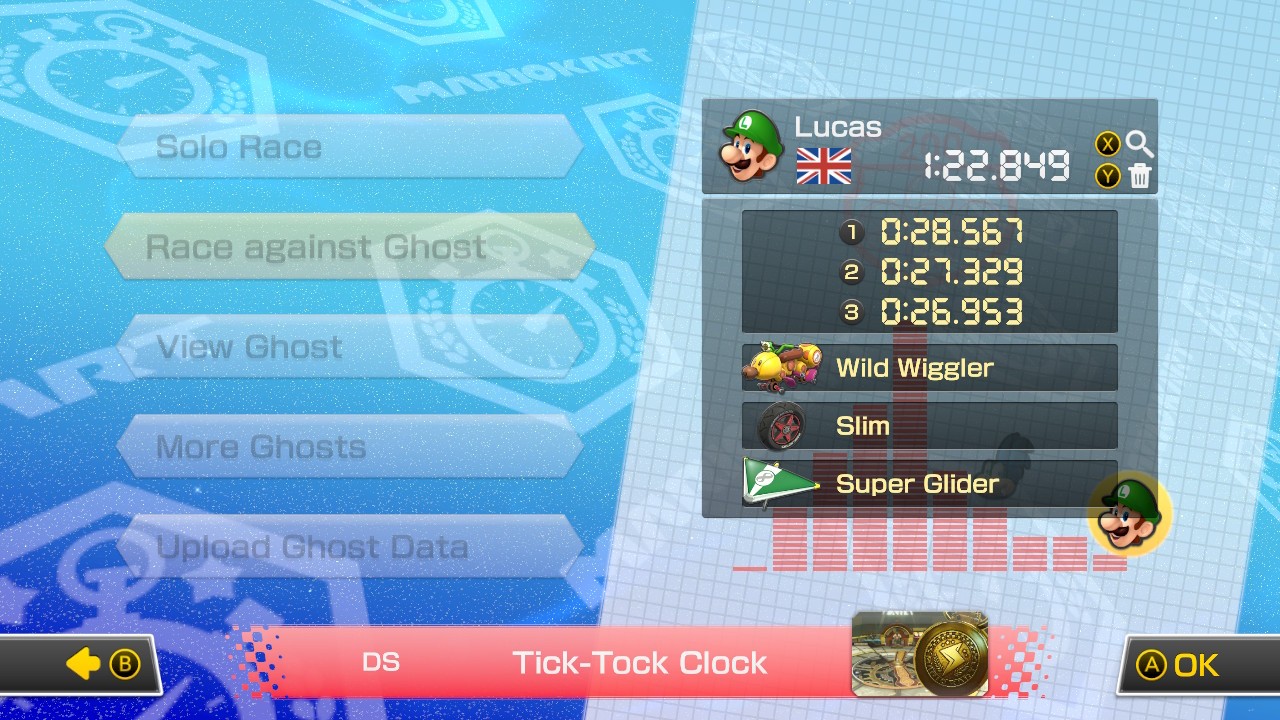This screenshot has height=720, width=1280.
Task: Choose Race against Ghost
Action: click(350, 247)
